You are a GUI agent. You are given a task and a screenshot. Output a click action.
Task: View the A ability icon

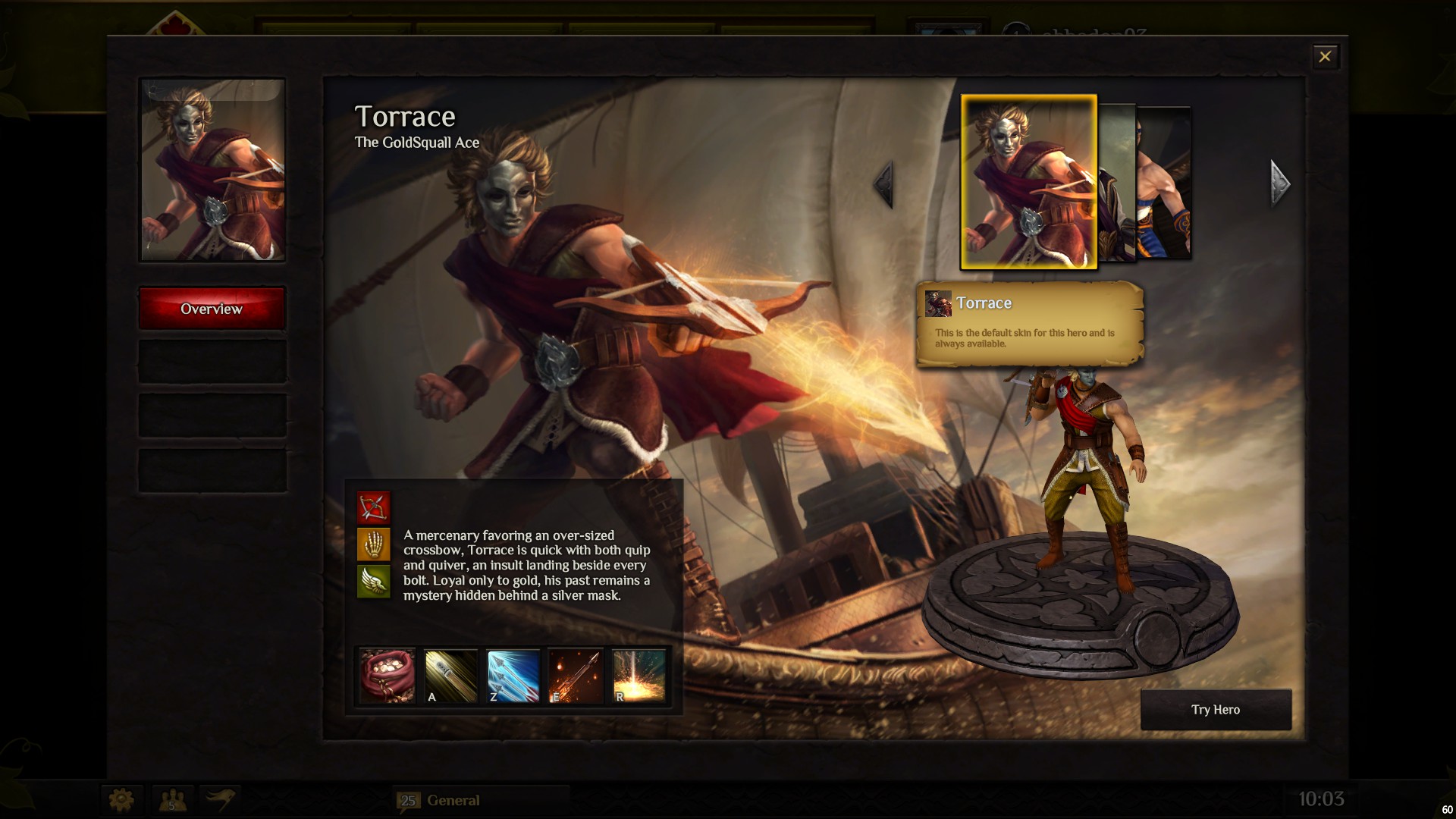coord(450,676)
